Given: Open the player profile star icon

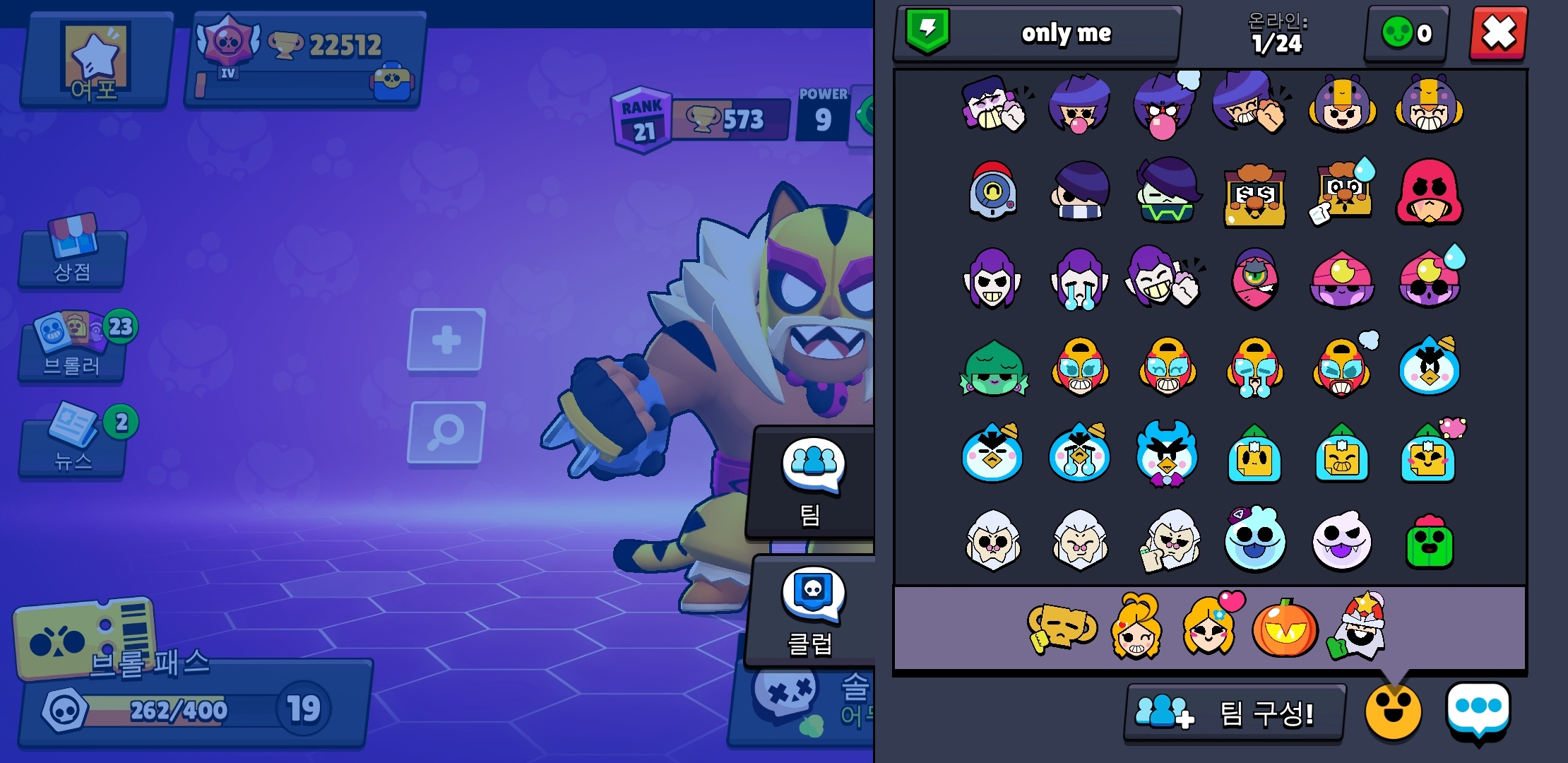Looking at the screenshot, I should (95, 60).
